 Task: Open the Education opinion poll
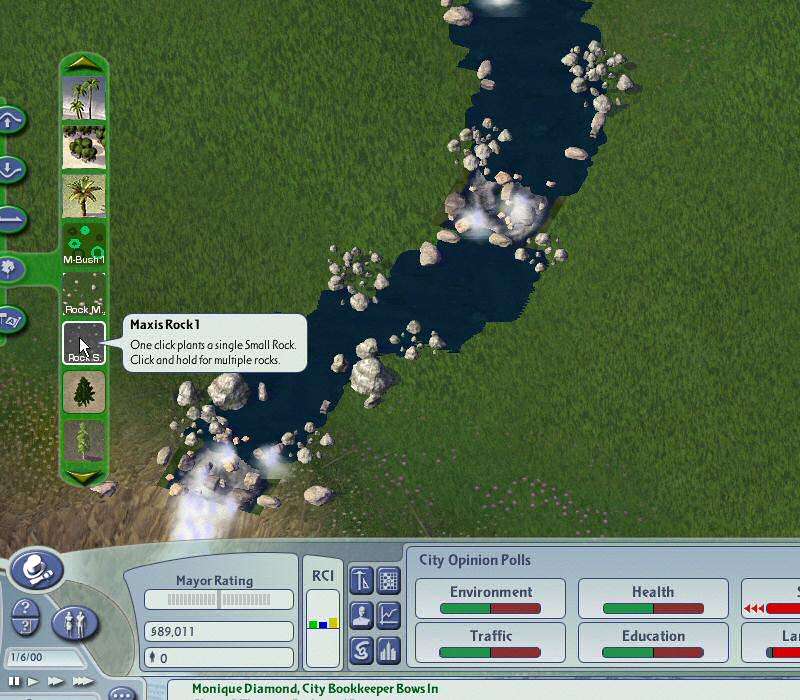click(653, 642)
